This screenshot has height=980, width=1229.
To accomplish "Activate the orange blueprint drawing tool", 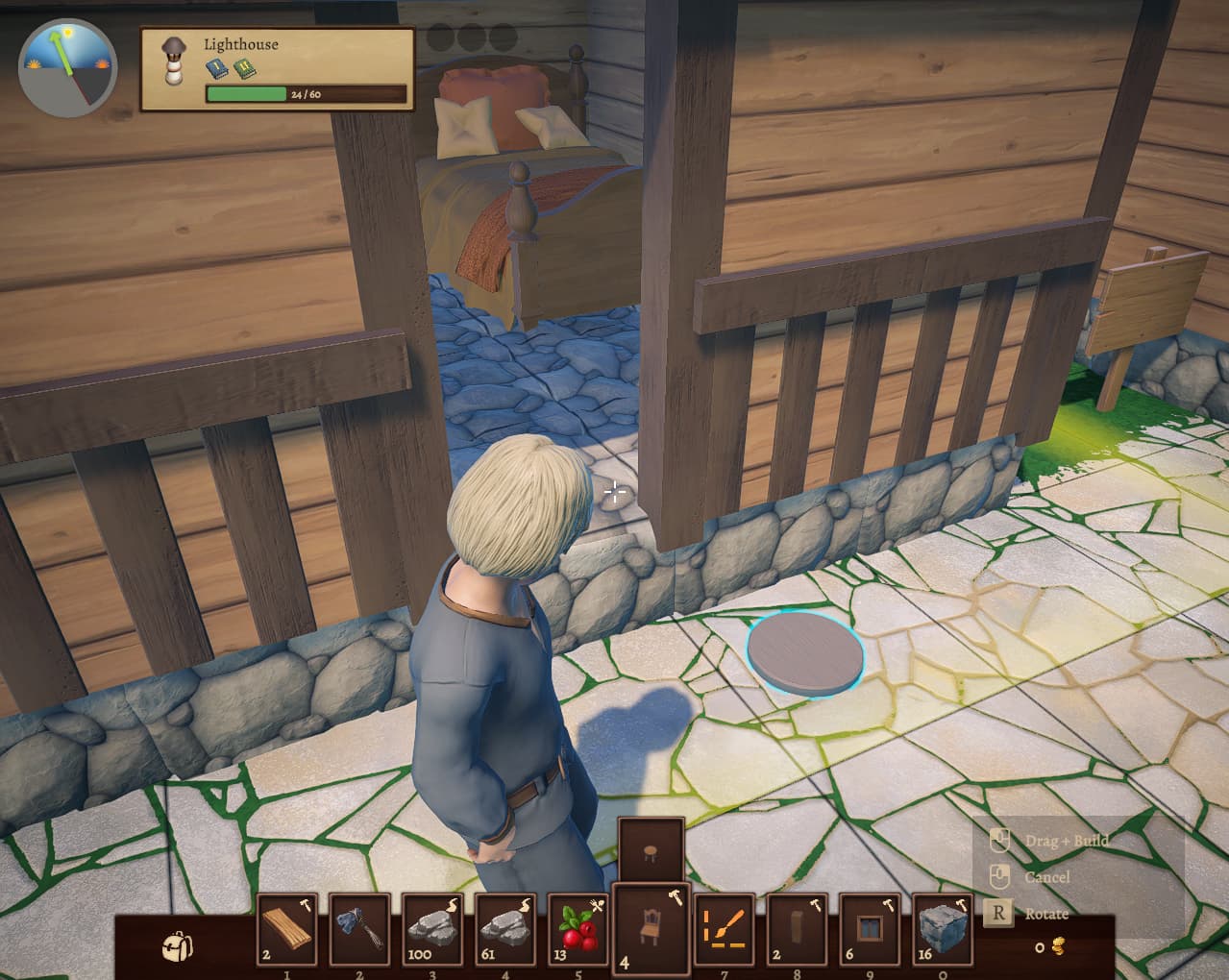I will (725, 929).
